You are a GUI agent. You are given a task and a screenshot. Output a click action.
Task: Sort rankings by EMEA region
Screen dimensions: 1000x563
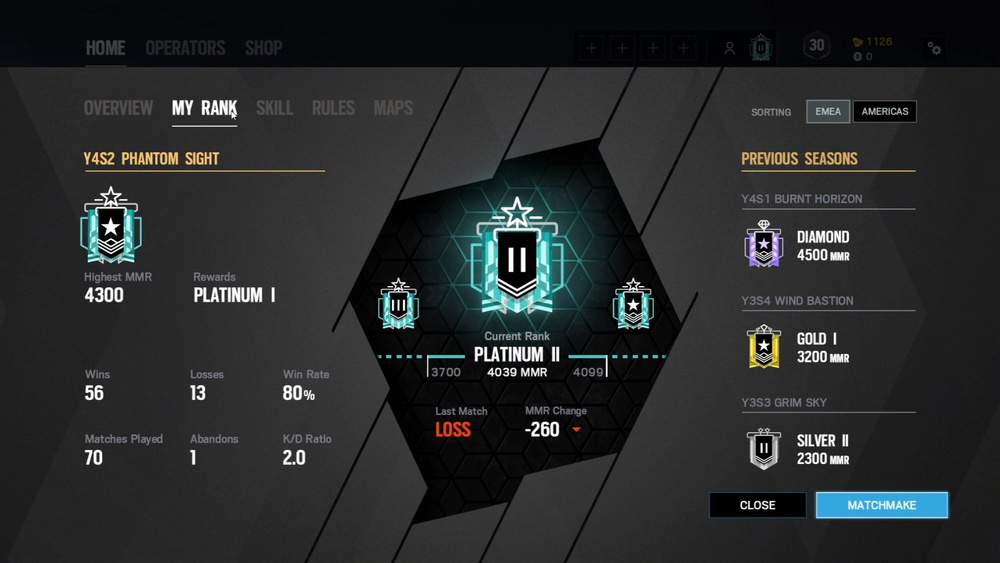point(828,111)
